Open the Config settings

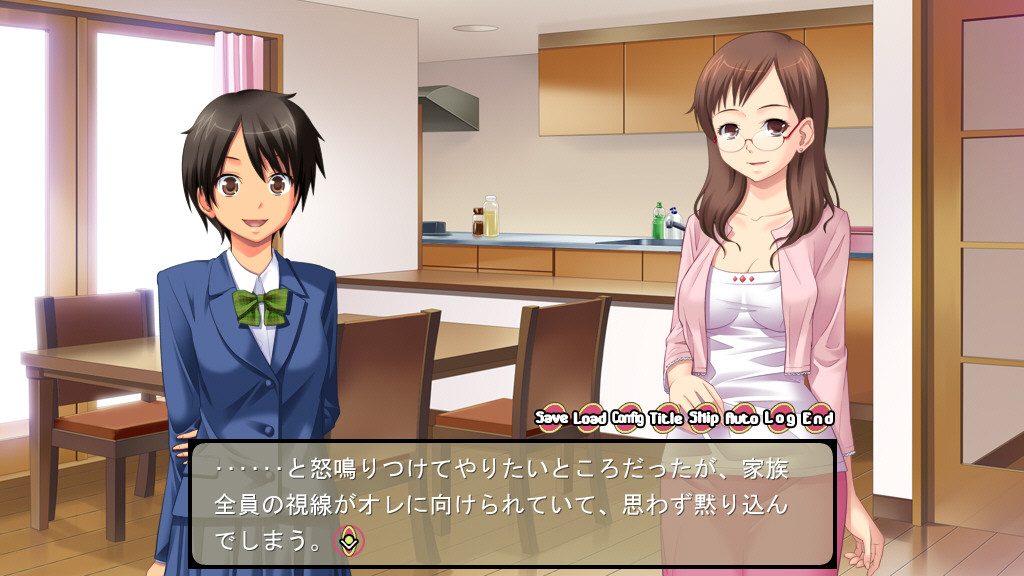point(628,417)
